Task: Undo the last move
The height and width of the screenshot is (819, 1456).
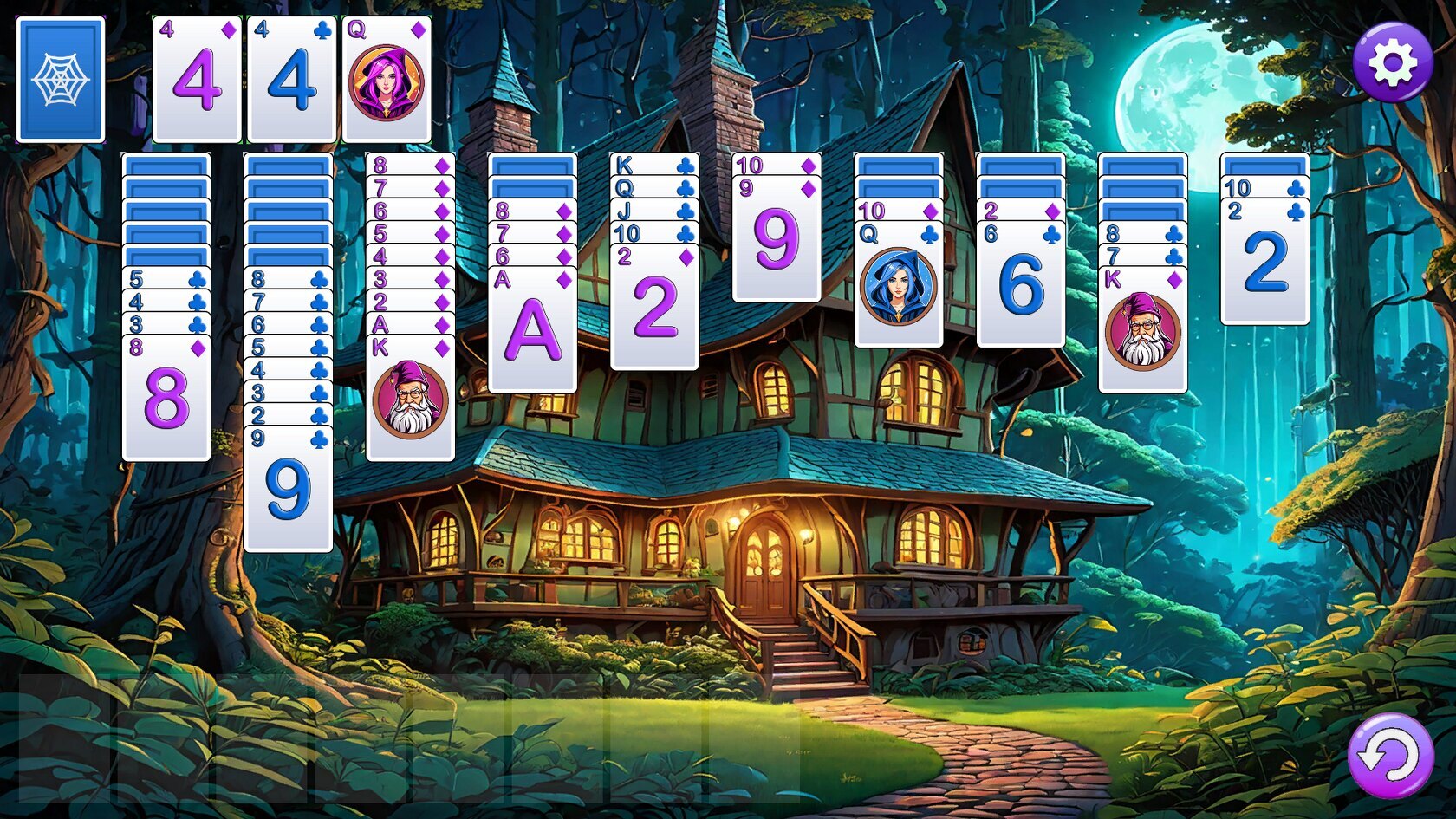Action: coord(1390,756)
